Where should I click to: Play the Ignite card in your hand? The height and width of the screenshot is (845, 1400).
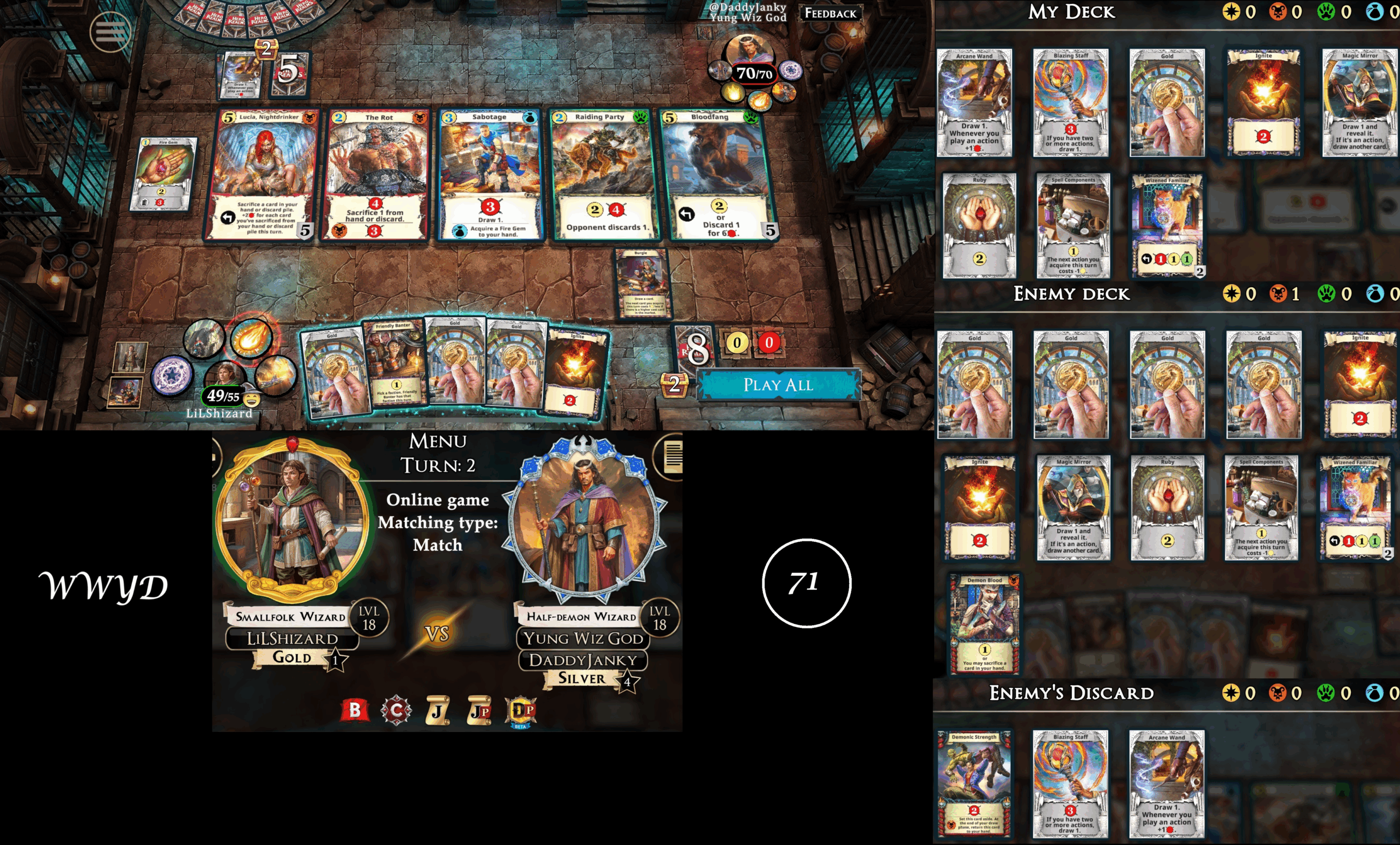575,372
